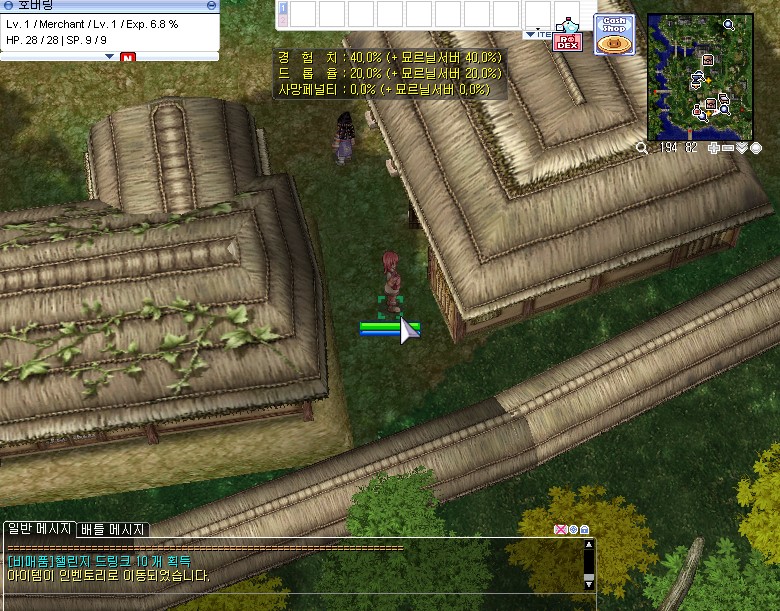The width and height of the screenshot is (780, 611).
Task: Click the lock icon on chat window
Action: 585,529
